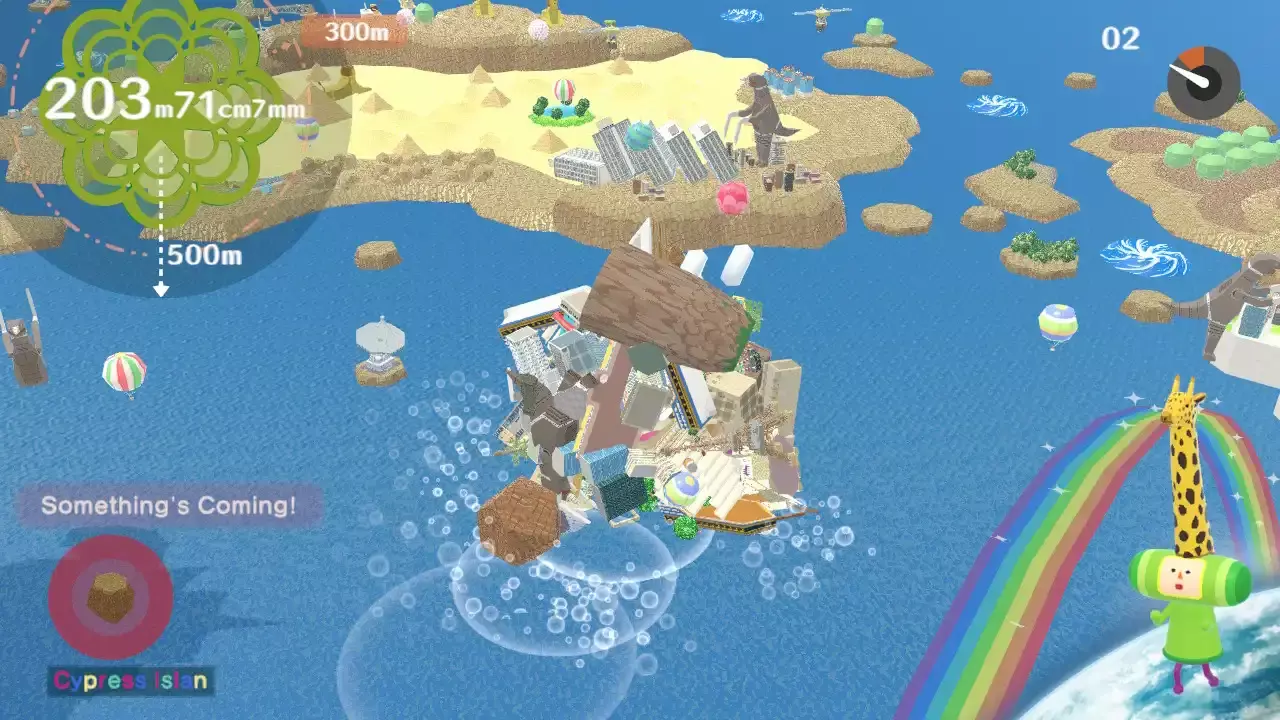This screenshot has width=1280, height=720.
Task: Click the green flower size gauge
Action: click(160, 110)
